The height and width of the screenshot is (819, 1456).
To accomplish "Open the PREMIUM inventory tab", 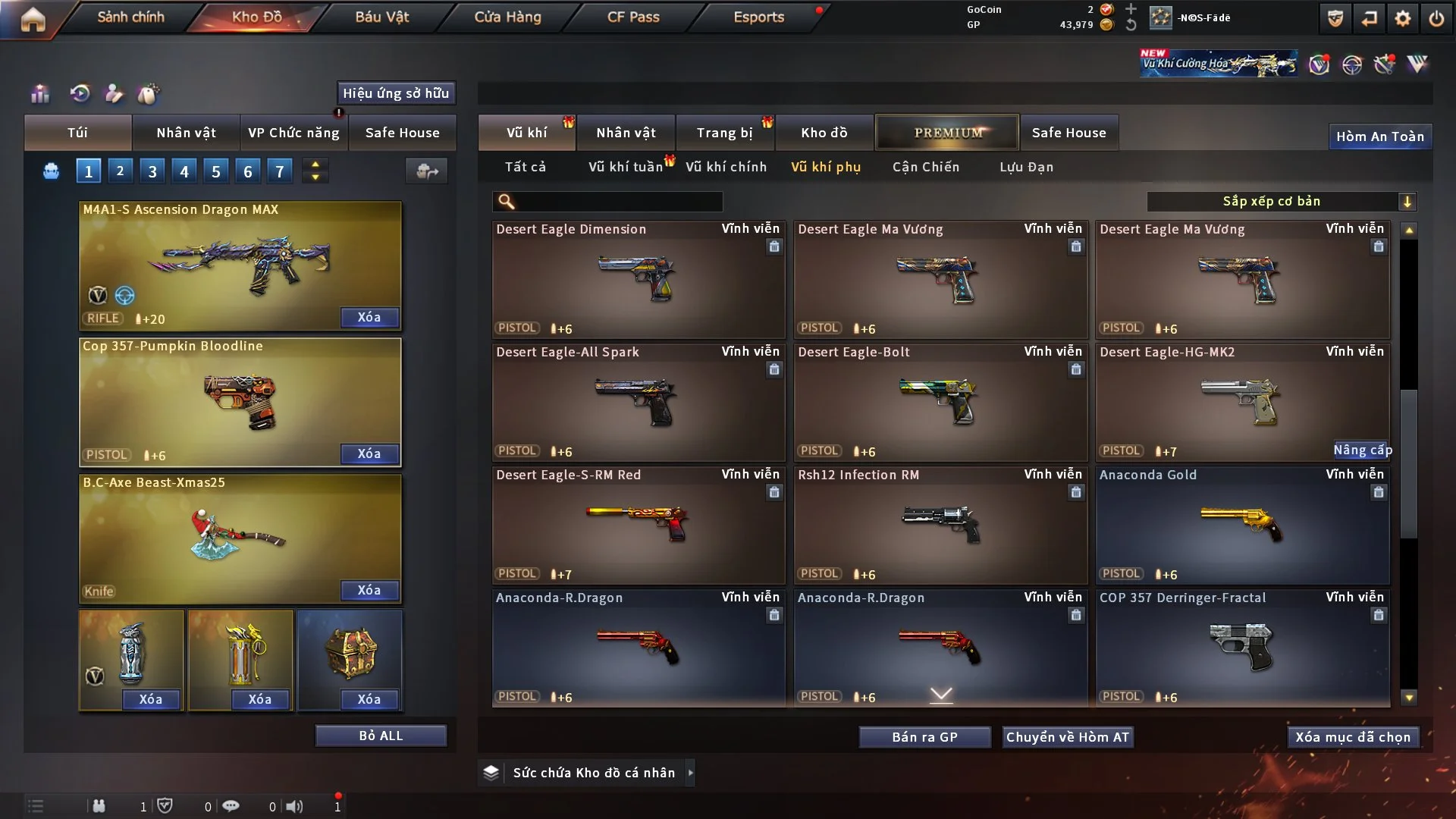I will coord(947,133).
